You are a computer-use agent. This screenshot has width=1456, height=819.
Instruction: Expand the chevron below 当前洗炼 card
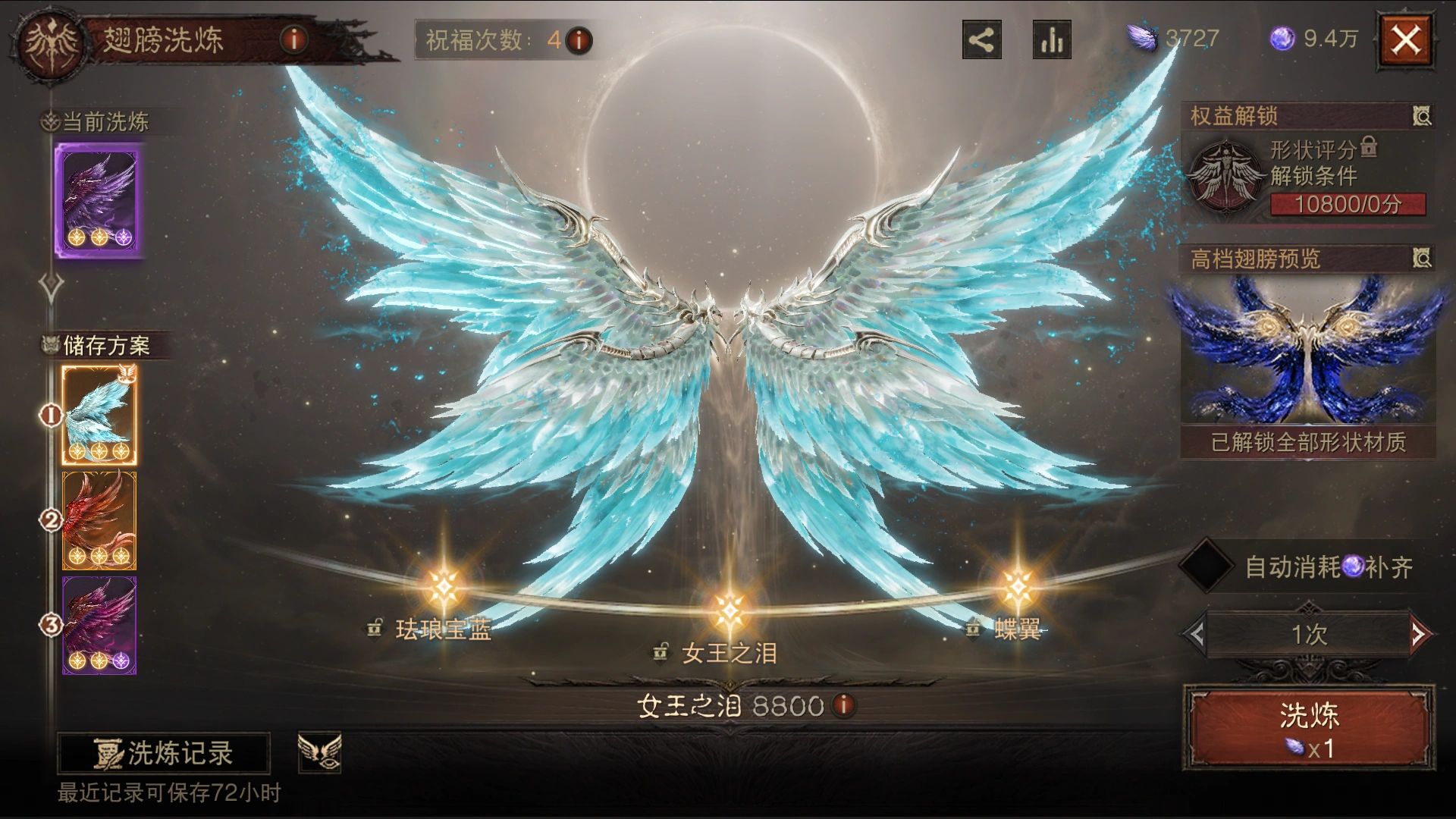click(49, 283)
